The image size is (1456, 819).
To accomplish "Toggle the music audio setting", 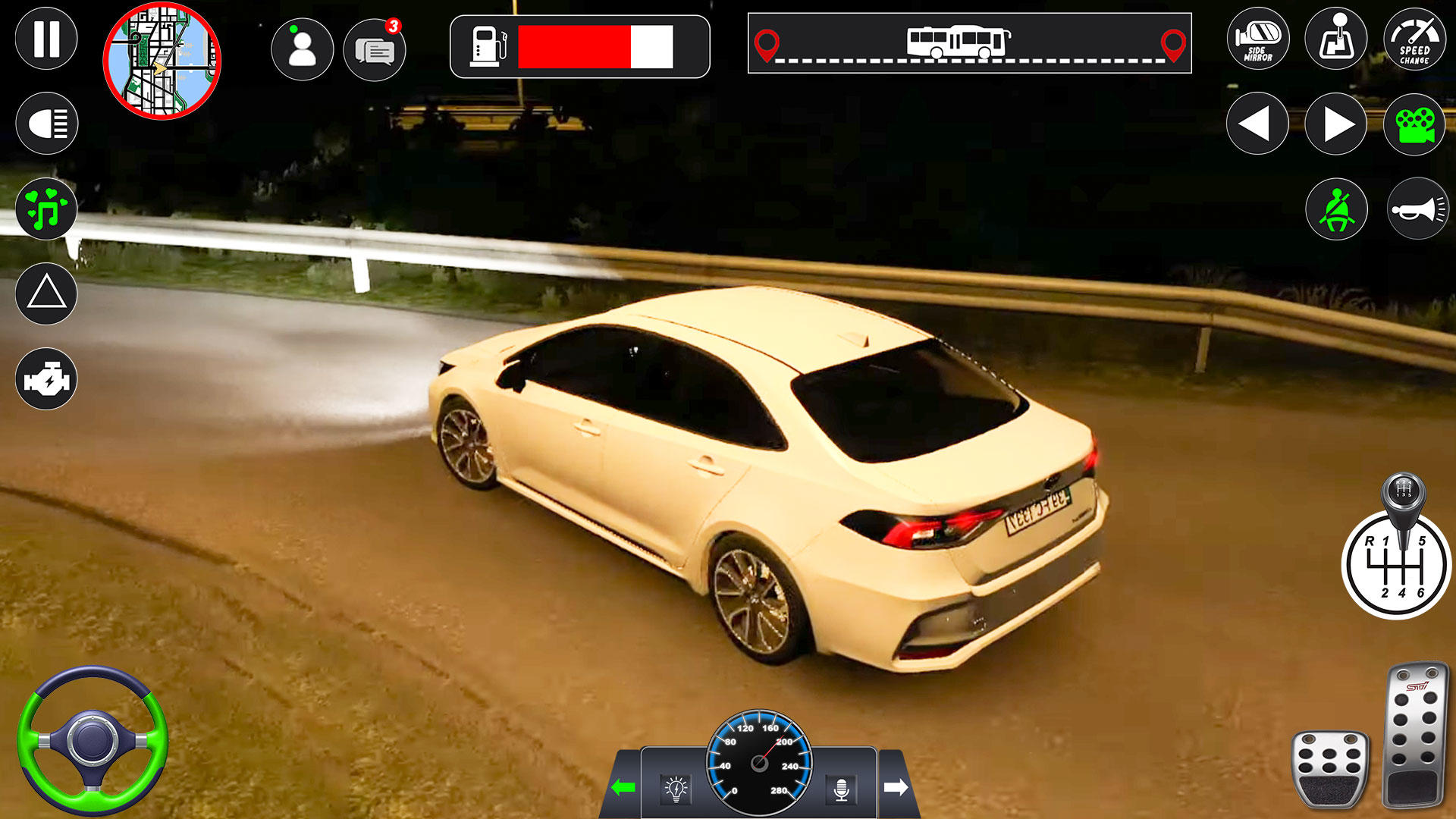I will click(46, 206).
